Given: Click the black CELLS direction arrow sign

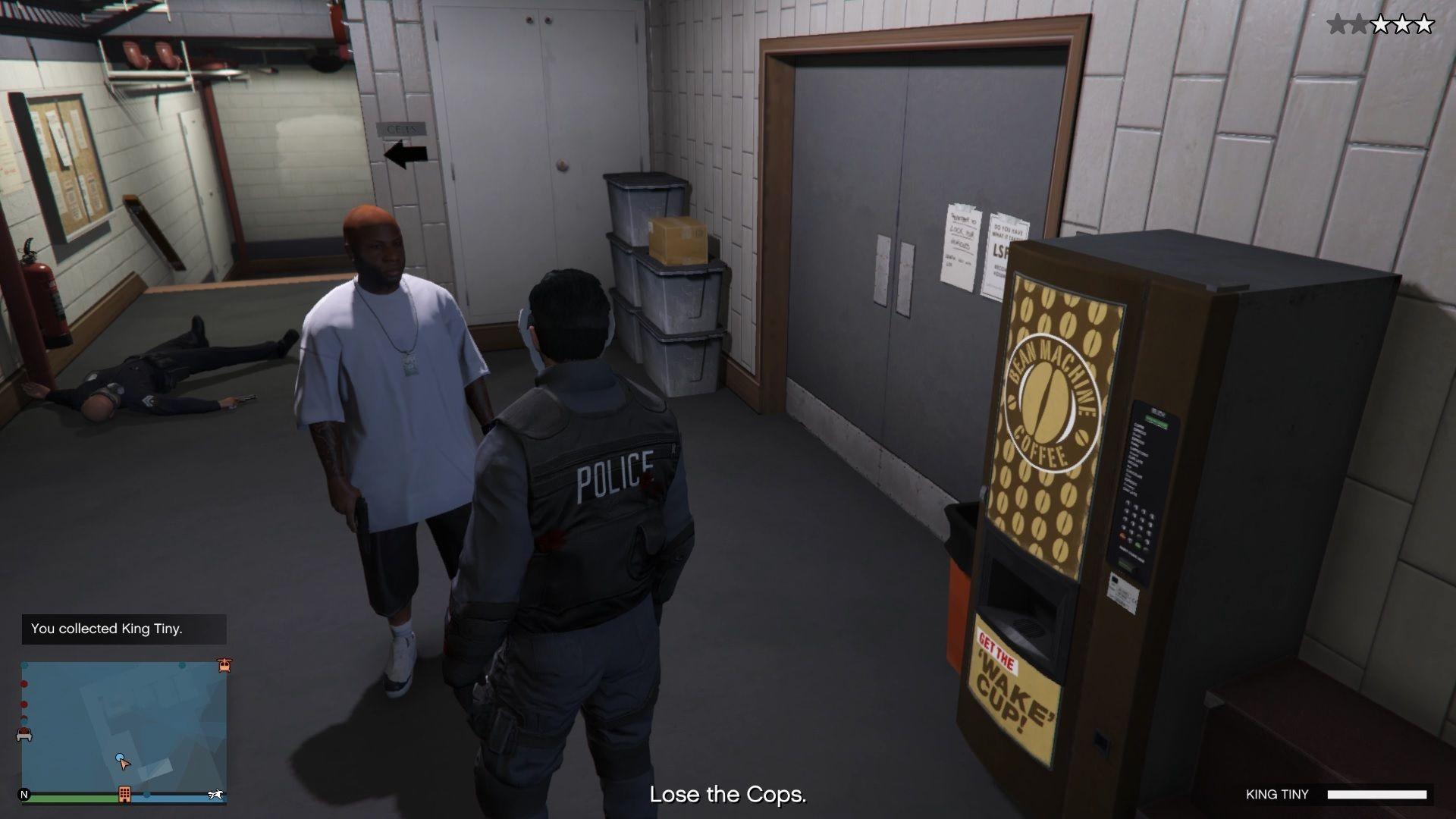Looking at the screenshot, I should (404, 153).
